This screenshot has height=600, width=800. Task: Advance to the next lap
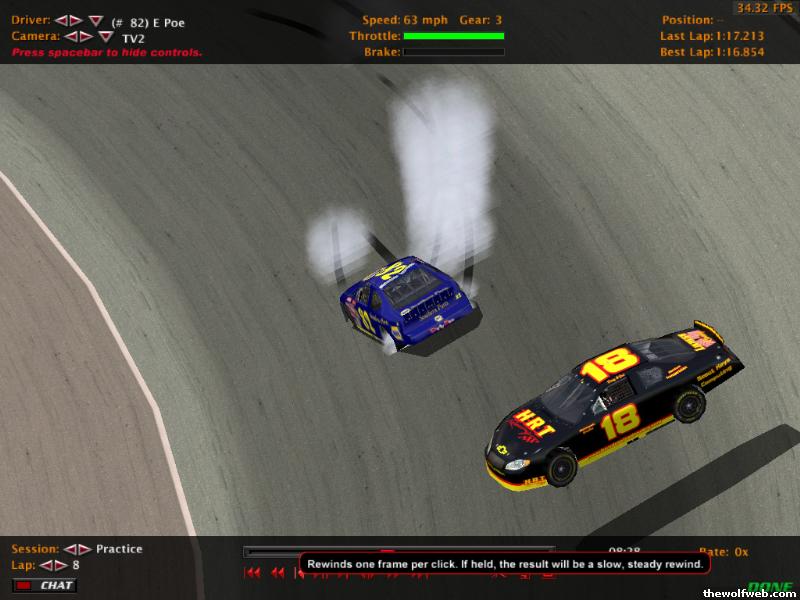click(x=60, y=565)
